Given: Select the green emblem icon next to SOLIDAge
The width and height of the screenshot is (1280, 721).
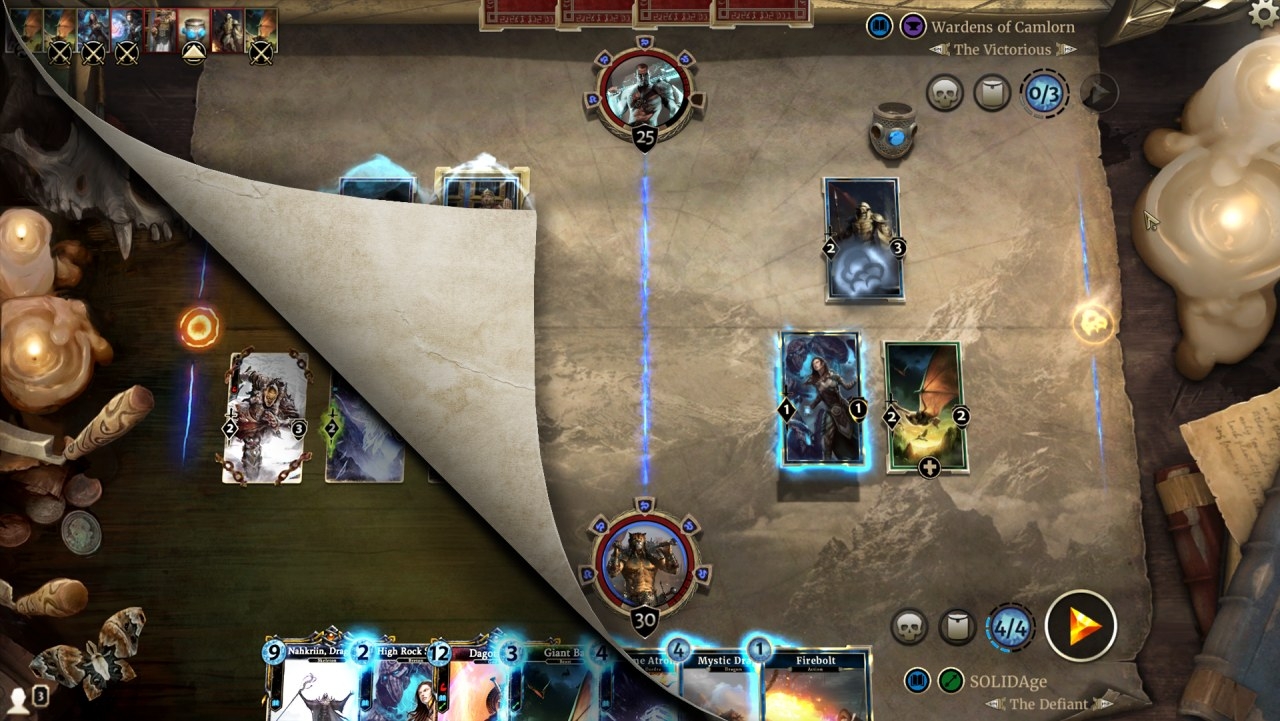Looking at the screenshot, I should click(950, 681).
